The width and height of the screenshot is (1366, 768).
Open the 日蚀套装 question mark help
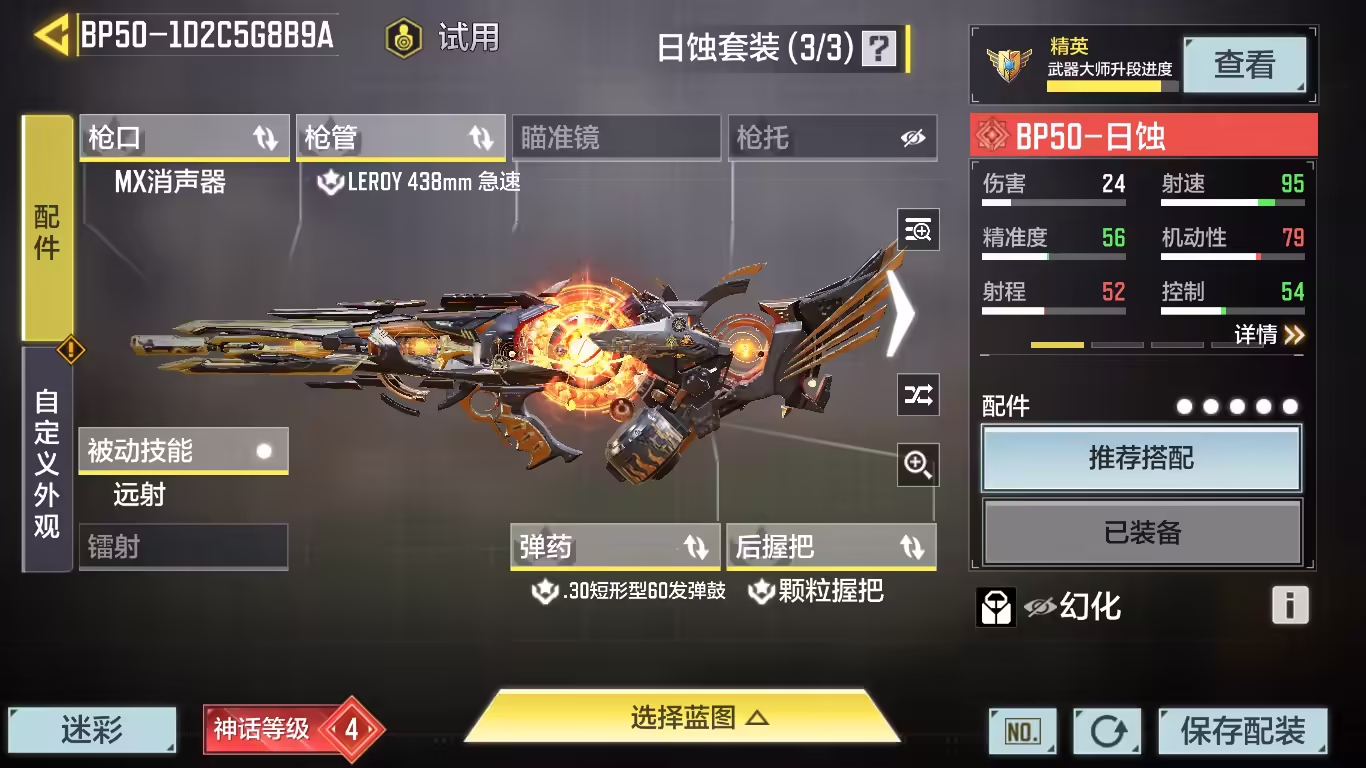(879, 48)
